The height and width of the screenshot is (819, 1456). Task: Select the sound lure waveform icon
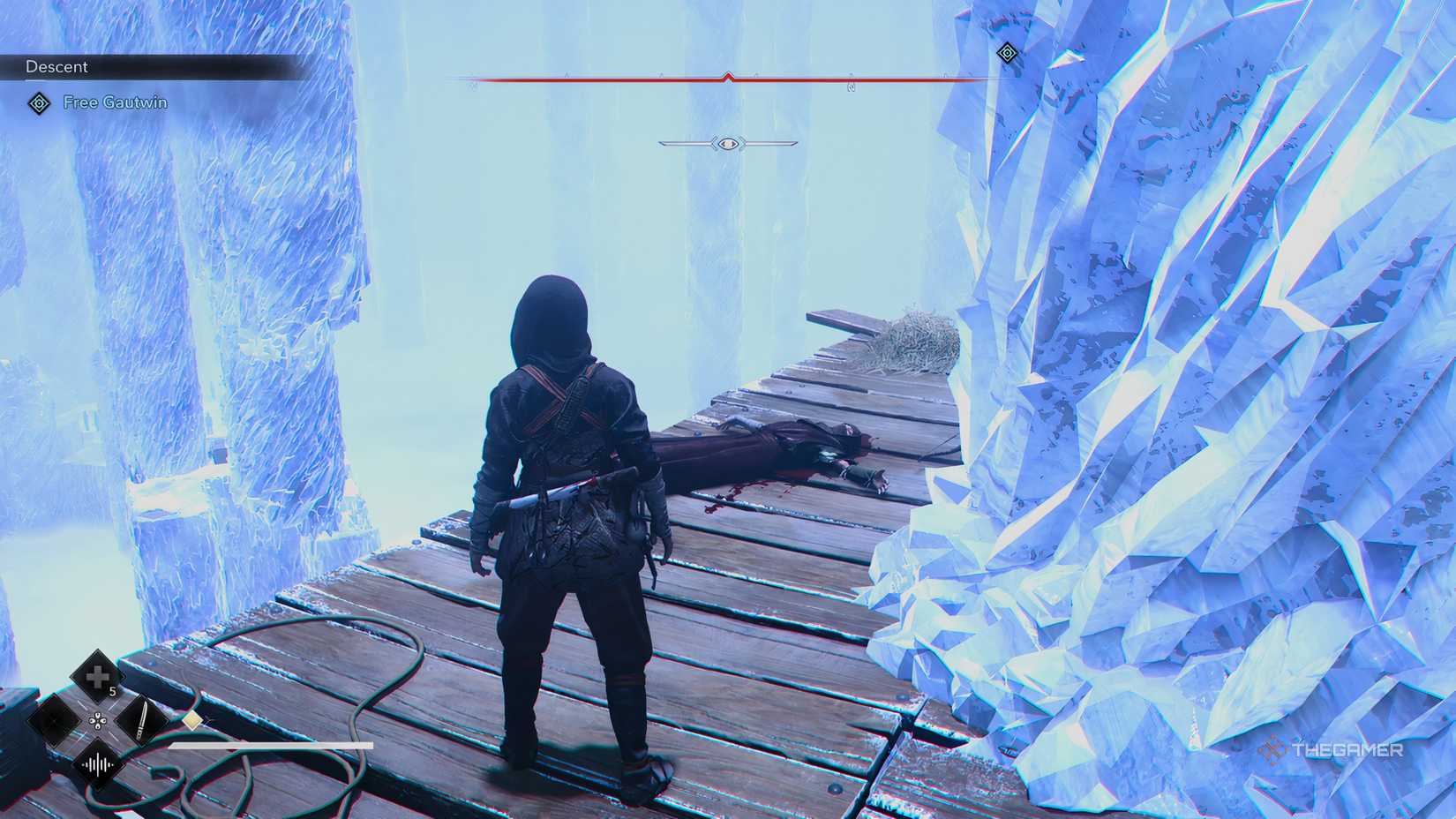pyautogui.click(x=98, y=763)
